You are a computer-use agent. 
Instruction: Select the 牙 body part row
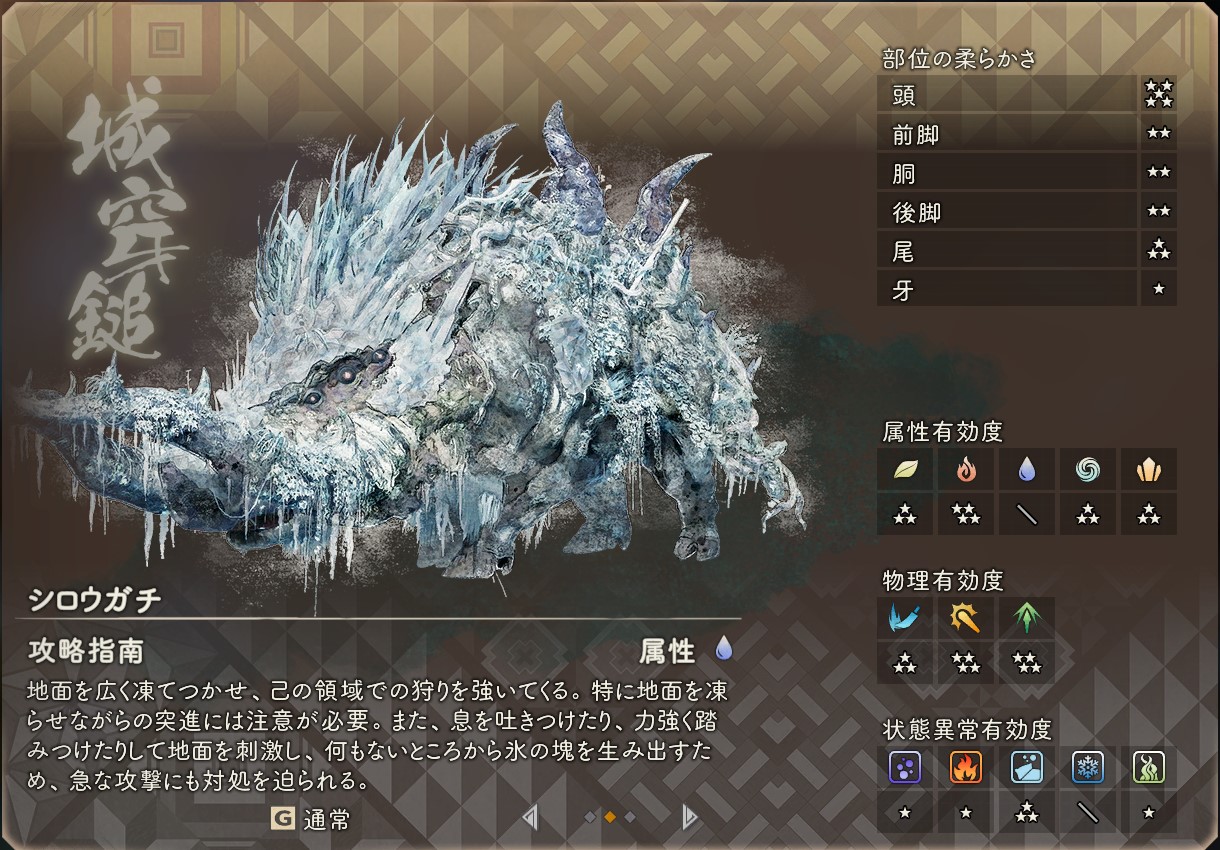1006,290
